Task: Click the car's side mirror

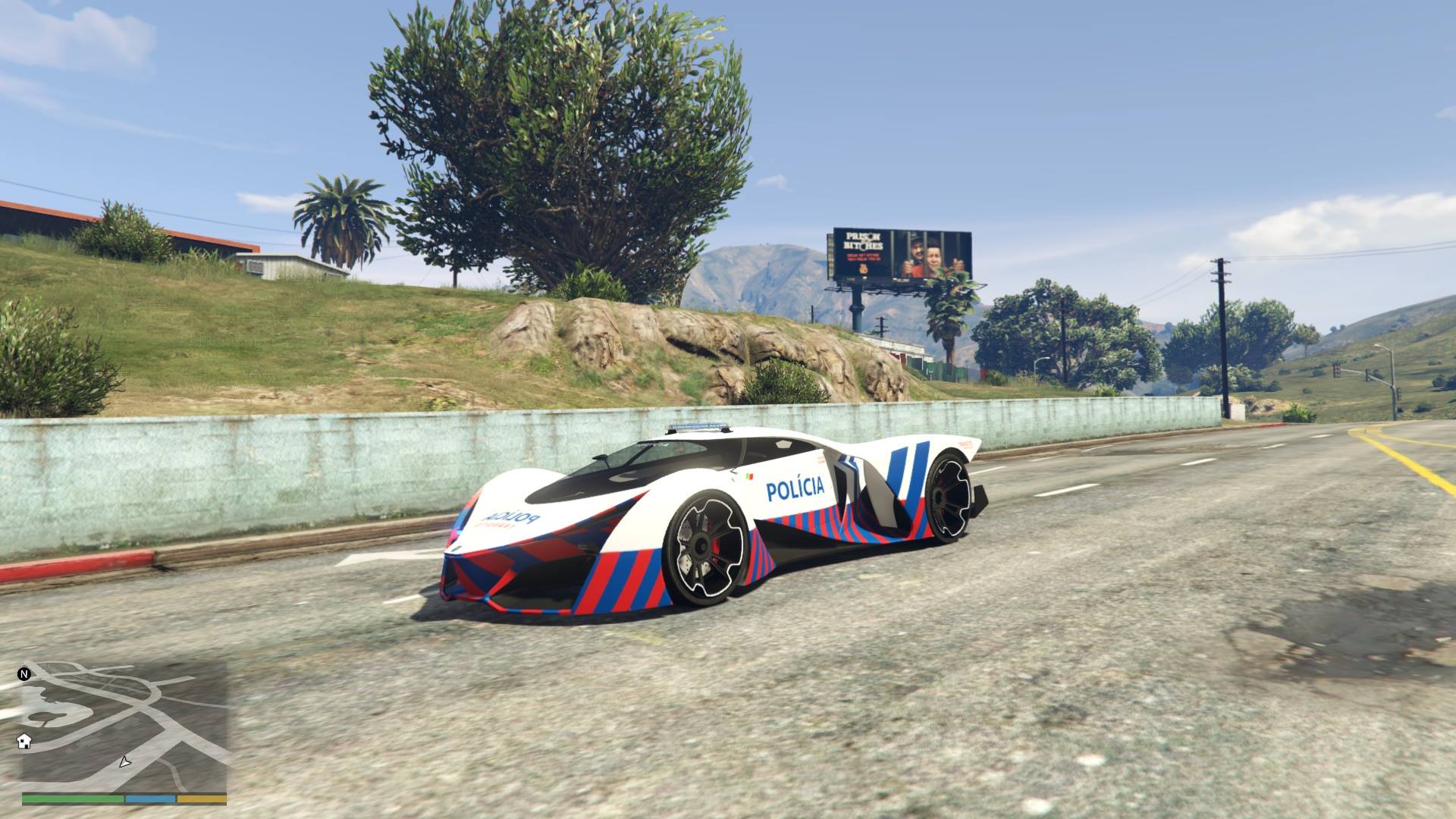Action: [601, 458]
